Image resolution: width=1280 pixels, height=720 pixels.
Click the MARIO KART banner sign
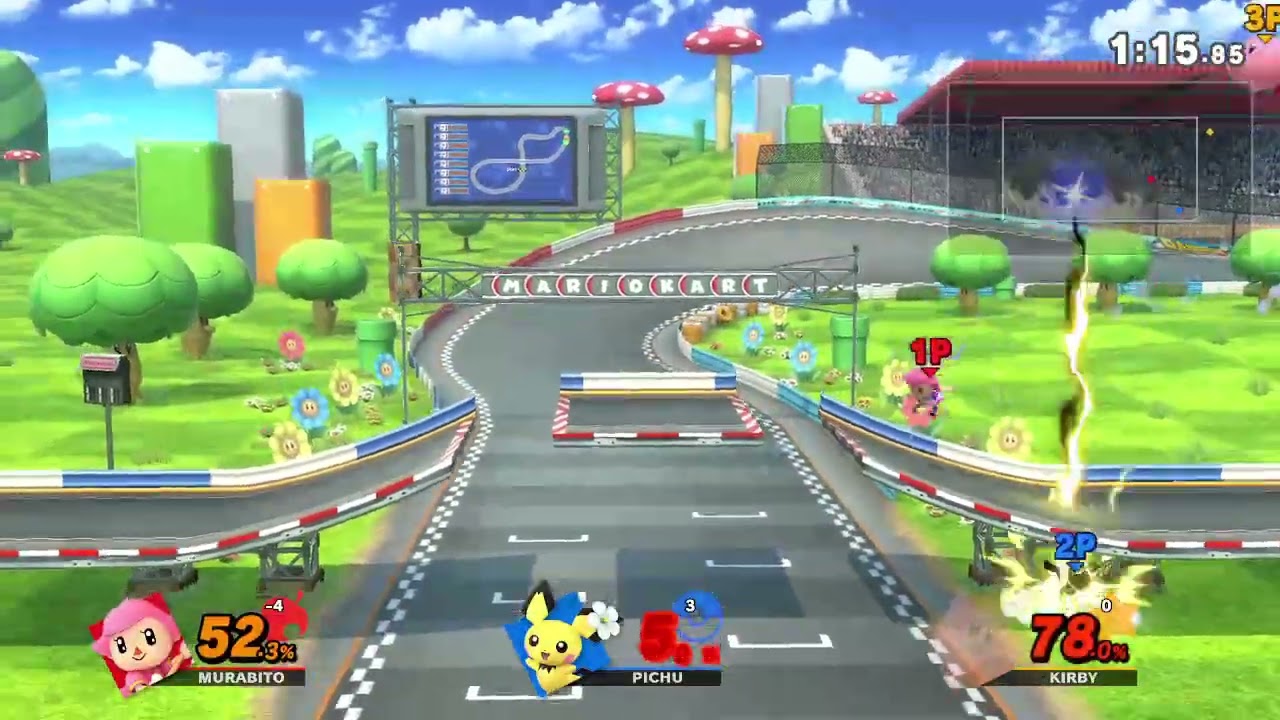click(x=630, y=284)
